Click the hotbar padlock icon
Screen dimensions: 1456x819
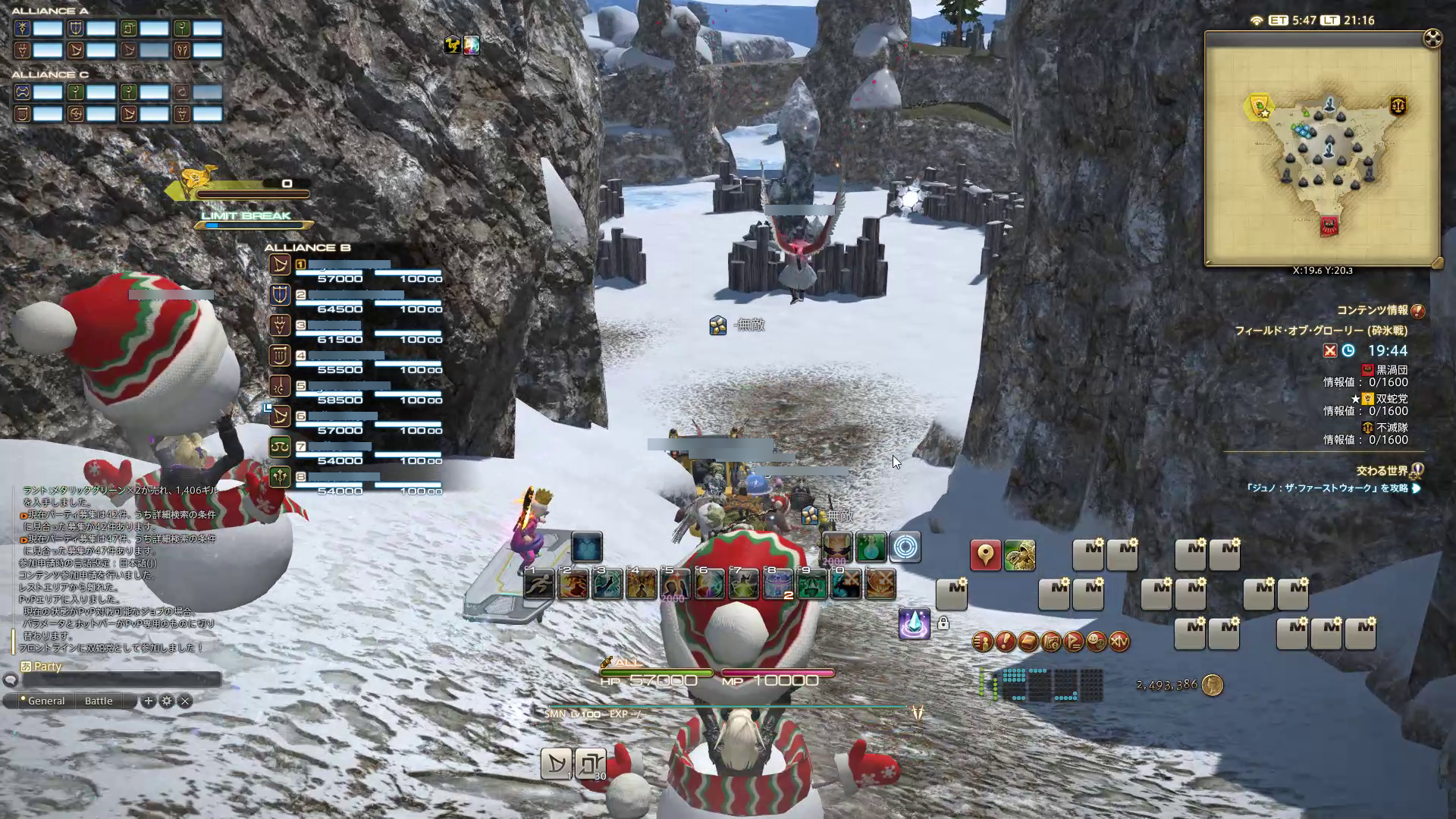coord(943,623)
